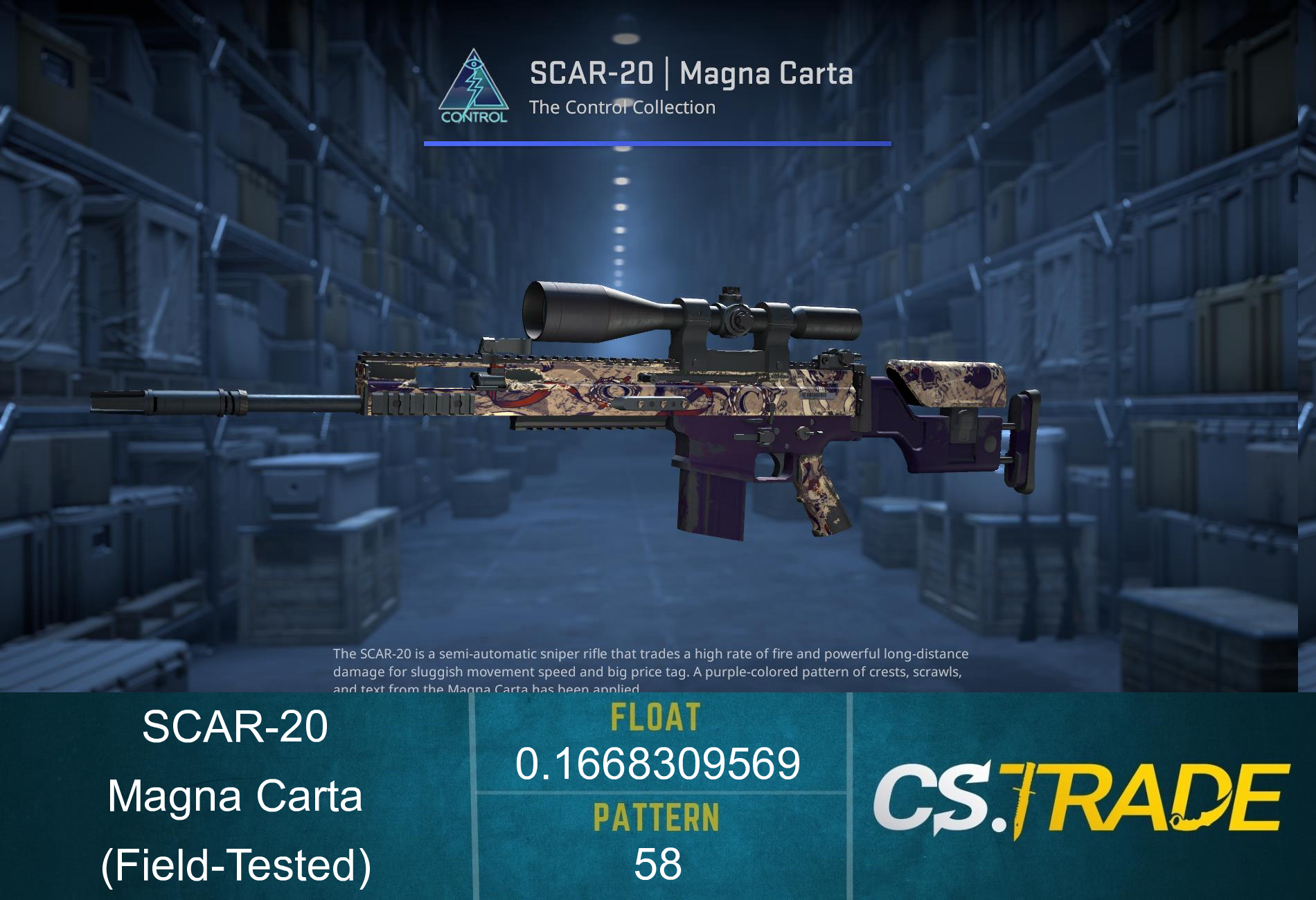
Task: Click the blue divider bar under the title
Action: pos(657,143)
